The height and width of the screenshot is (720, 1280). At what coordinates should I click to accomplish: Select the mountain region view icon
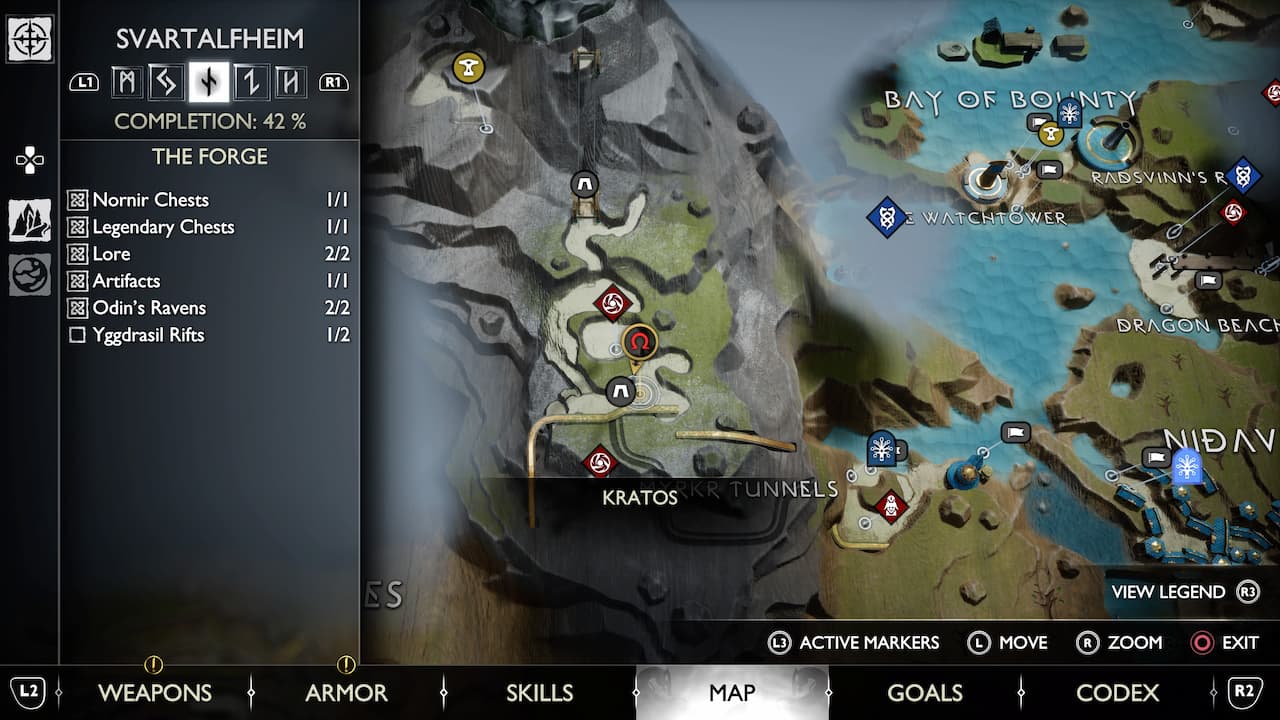[x=30, y=220]
